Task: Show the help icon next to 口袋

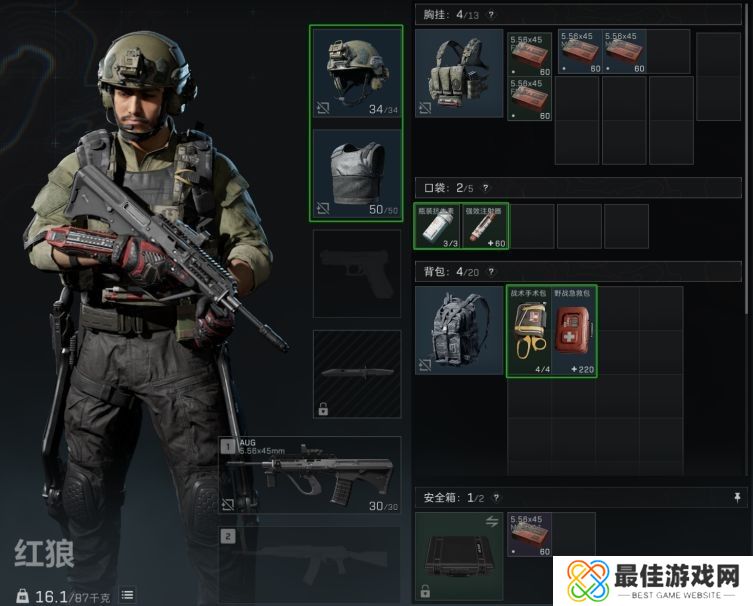Action: [x=486, y=187]
